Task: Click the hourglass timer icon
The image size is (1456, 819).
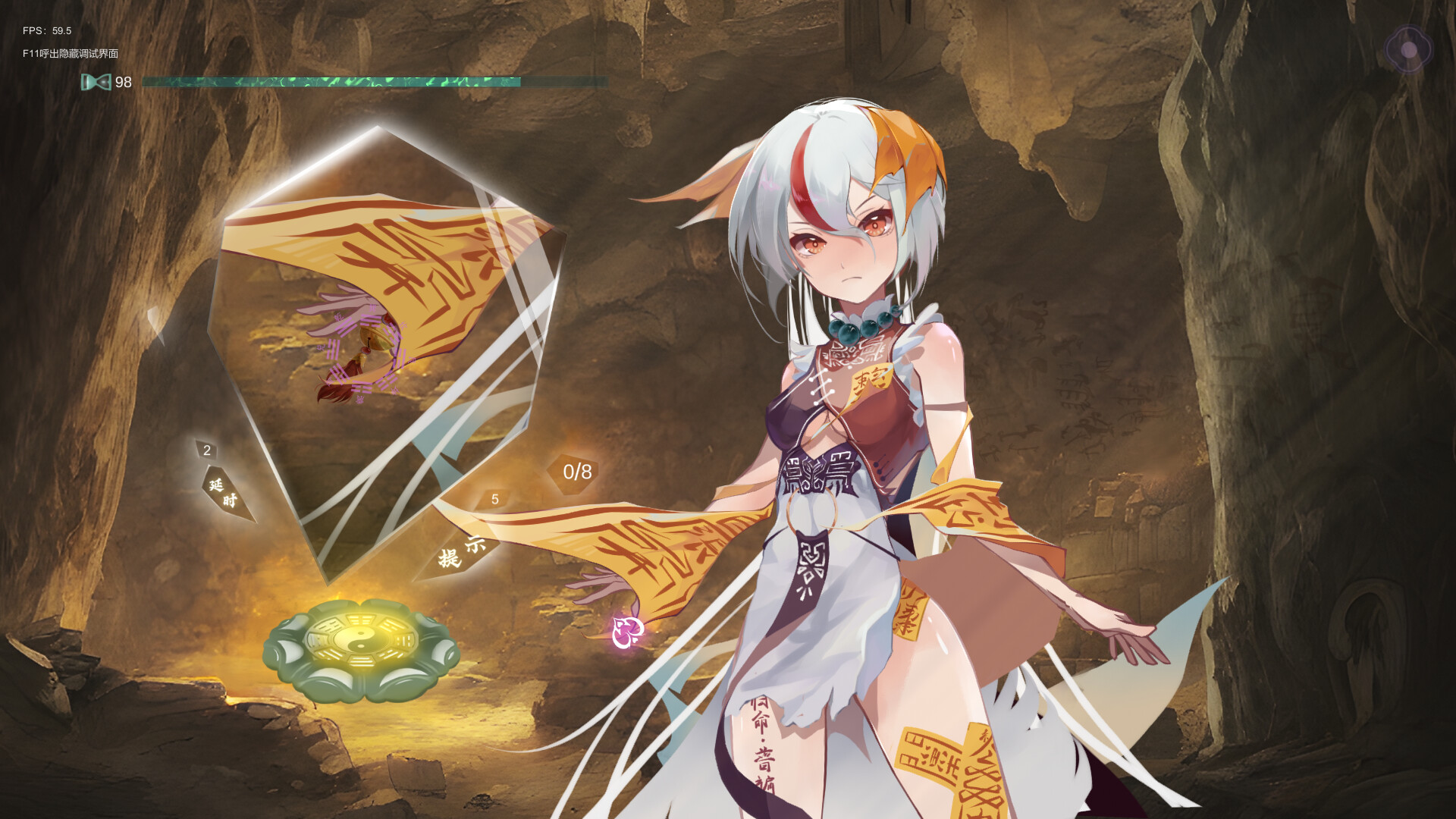Action: 96,81
